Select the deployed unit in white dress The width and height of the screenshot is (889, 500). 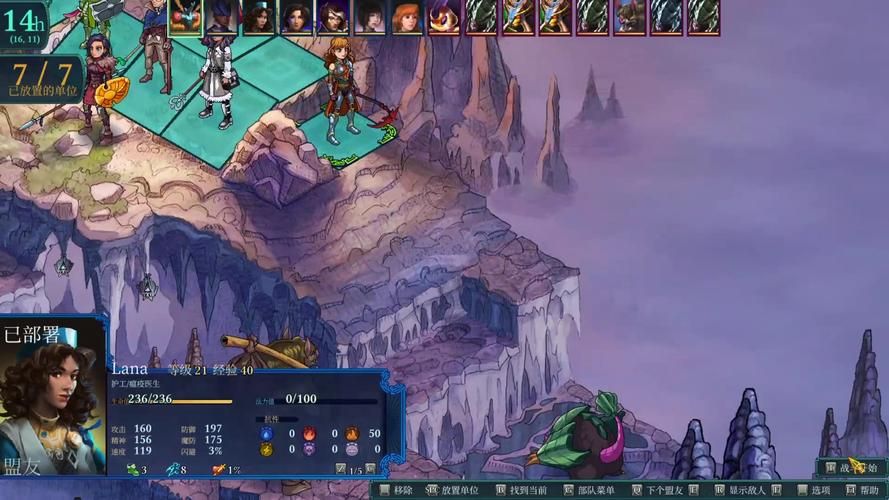point(215,80)
